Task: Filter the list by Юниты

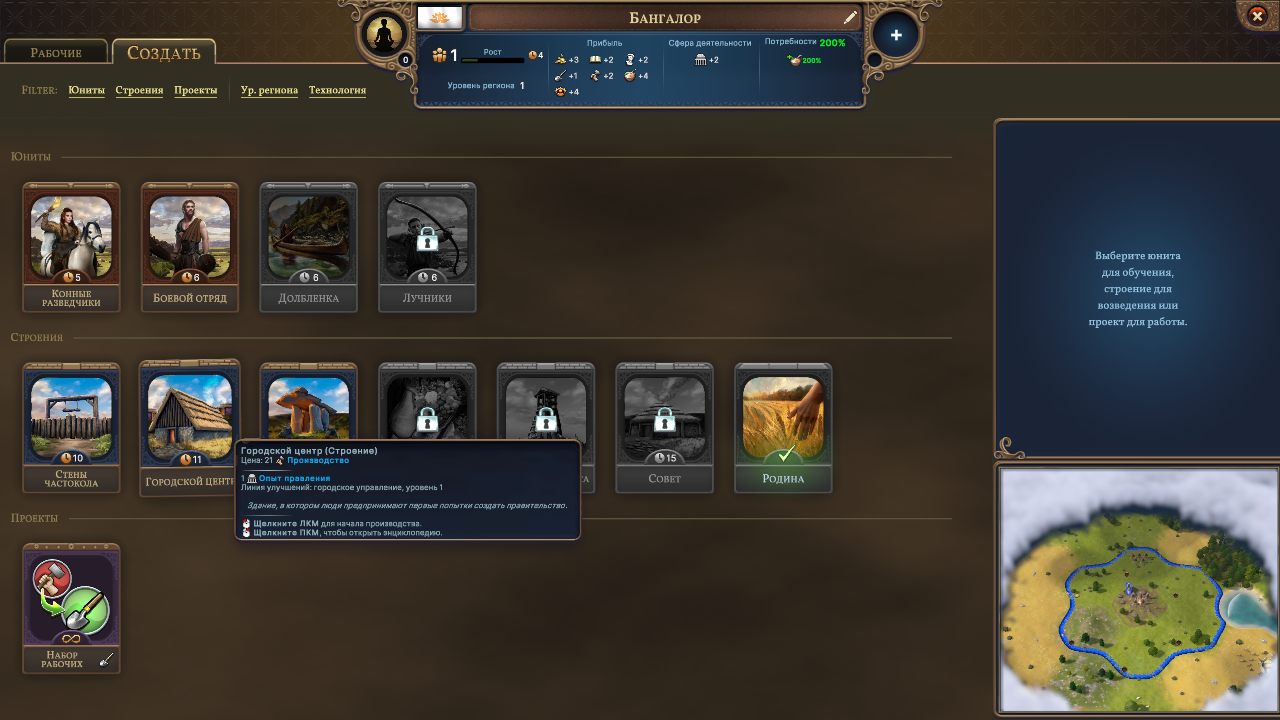Action: (x=86, y=90)
